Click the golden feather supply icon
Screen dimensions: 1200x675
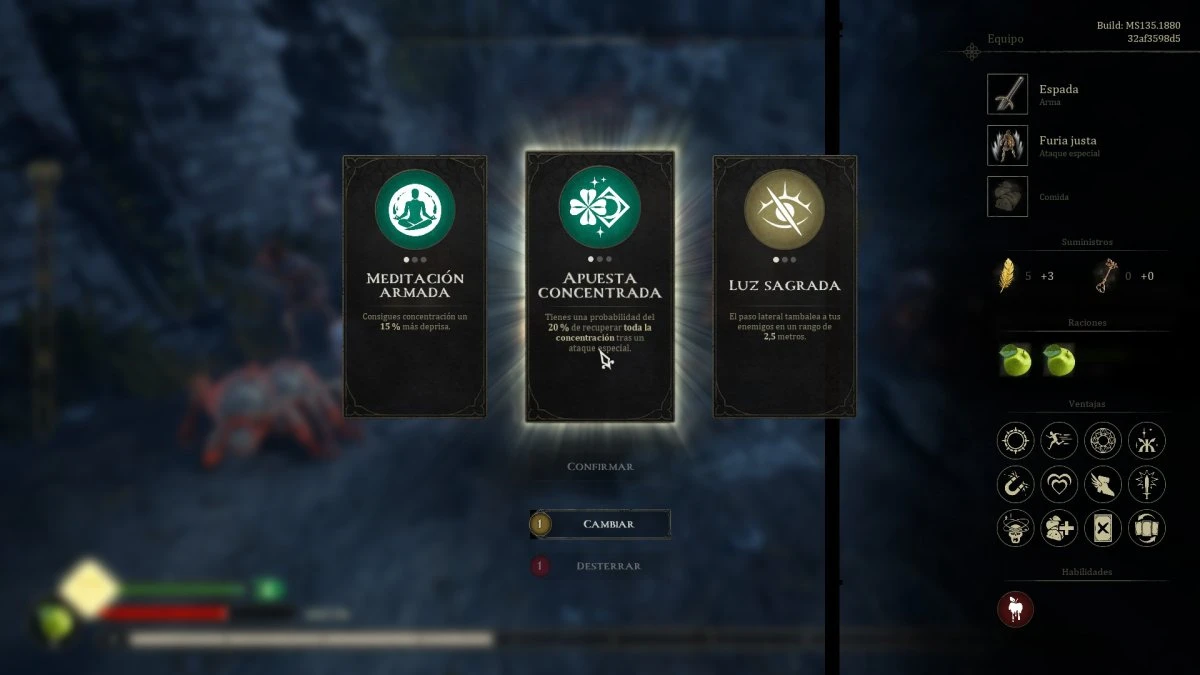[1007, 275]
